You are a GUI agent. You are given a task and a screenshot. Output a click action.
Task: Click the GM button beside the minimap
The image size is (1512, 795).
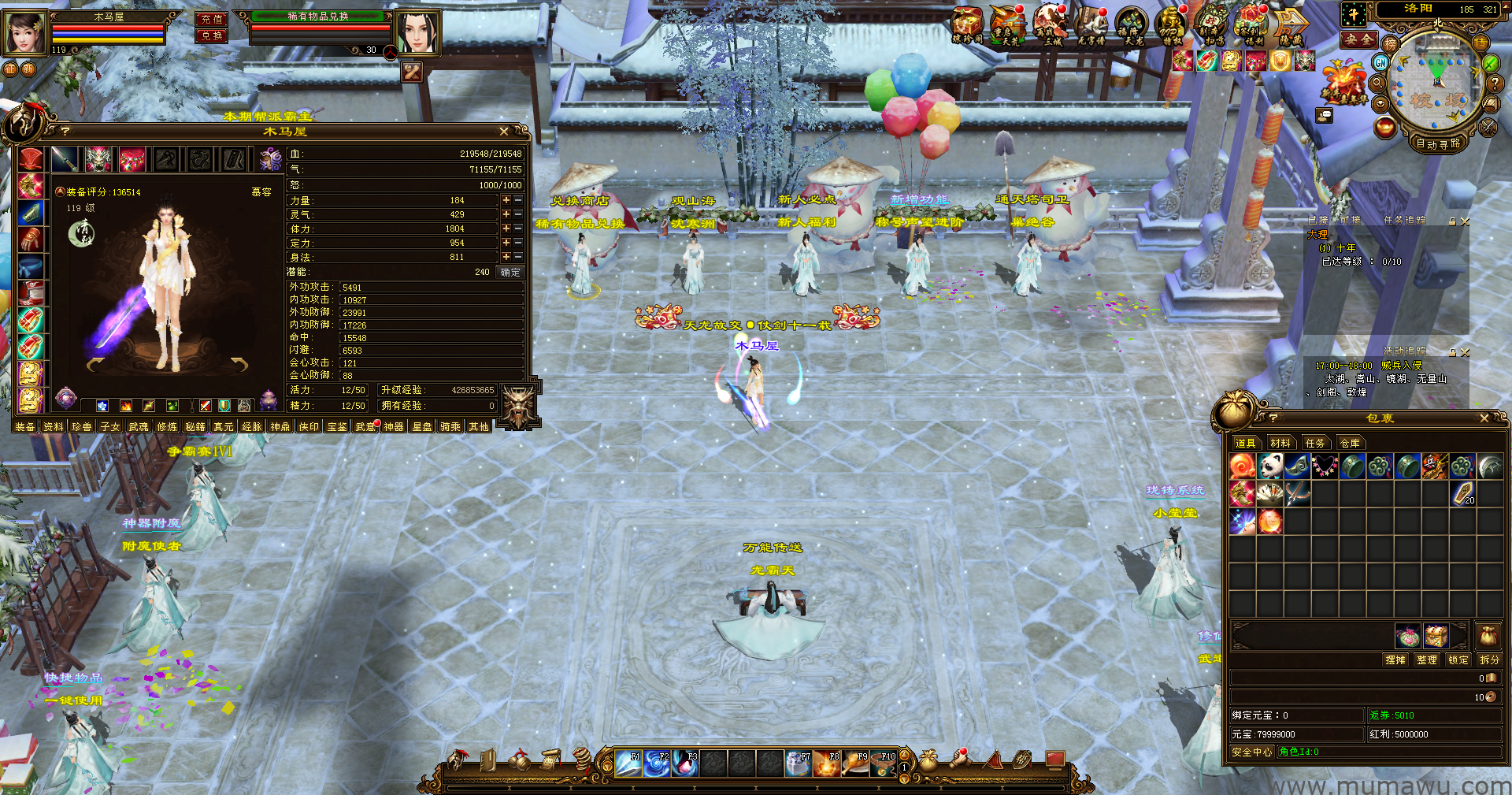click(x=1380, y=62)
